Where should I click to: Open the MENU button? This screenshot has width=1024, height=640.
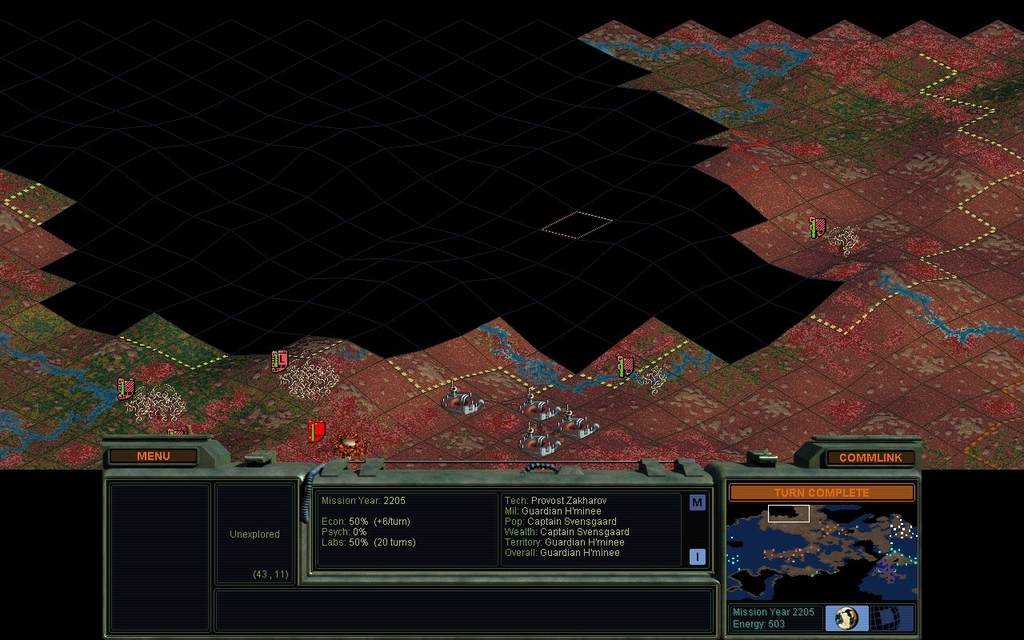153,457
